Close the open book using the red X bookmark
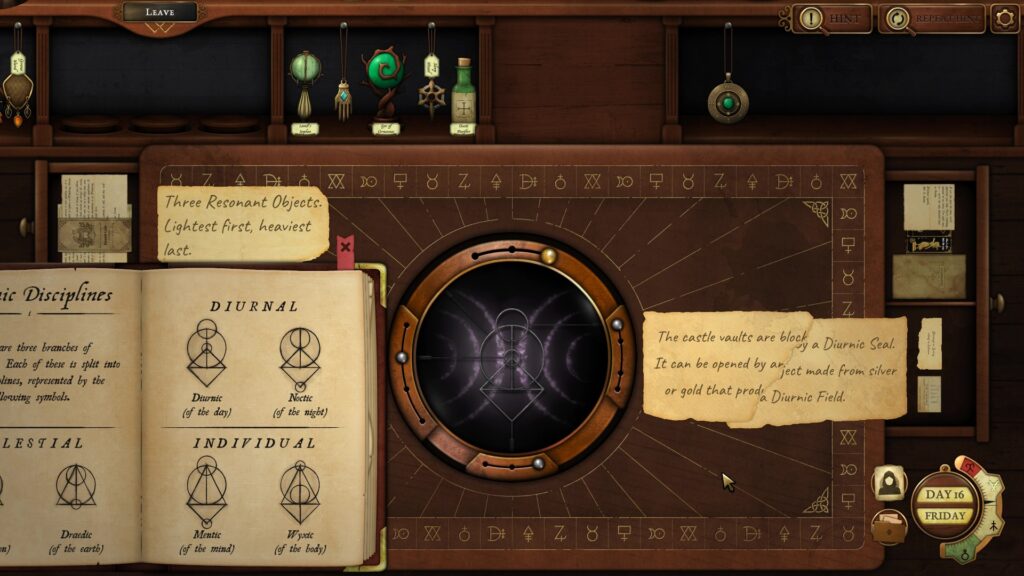 pyautogui.click(x=345, y=247)
